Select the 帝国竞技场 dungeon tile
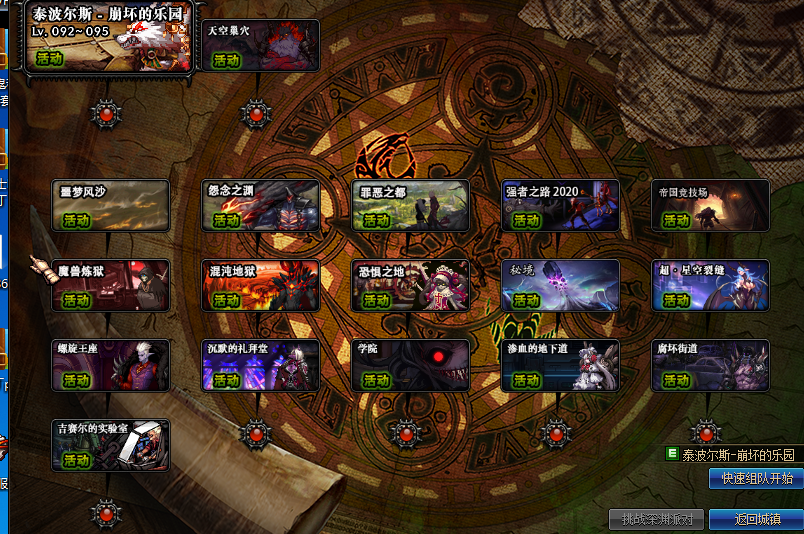This screenshot has width=804, height=534. pos(711,206)
